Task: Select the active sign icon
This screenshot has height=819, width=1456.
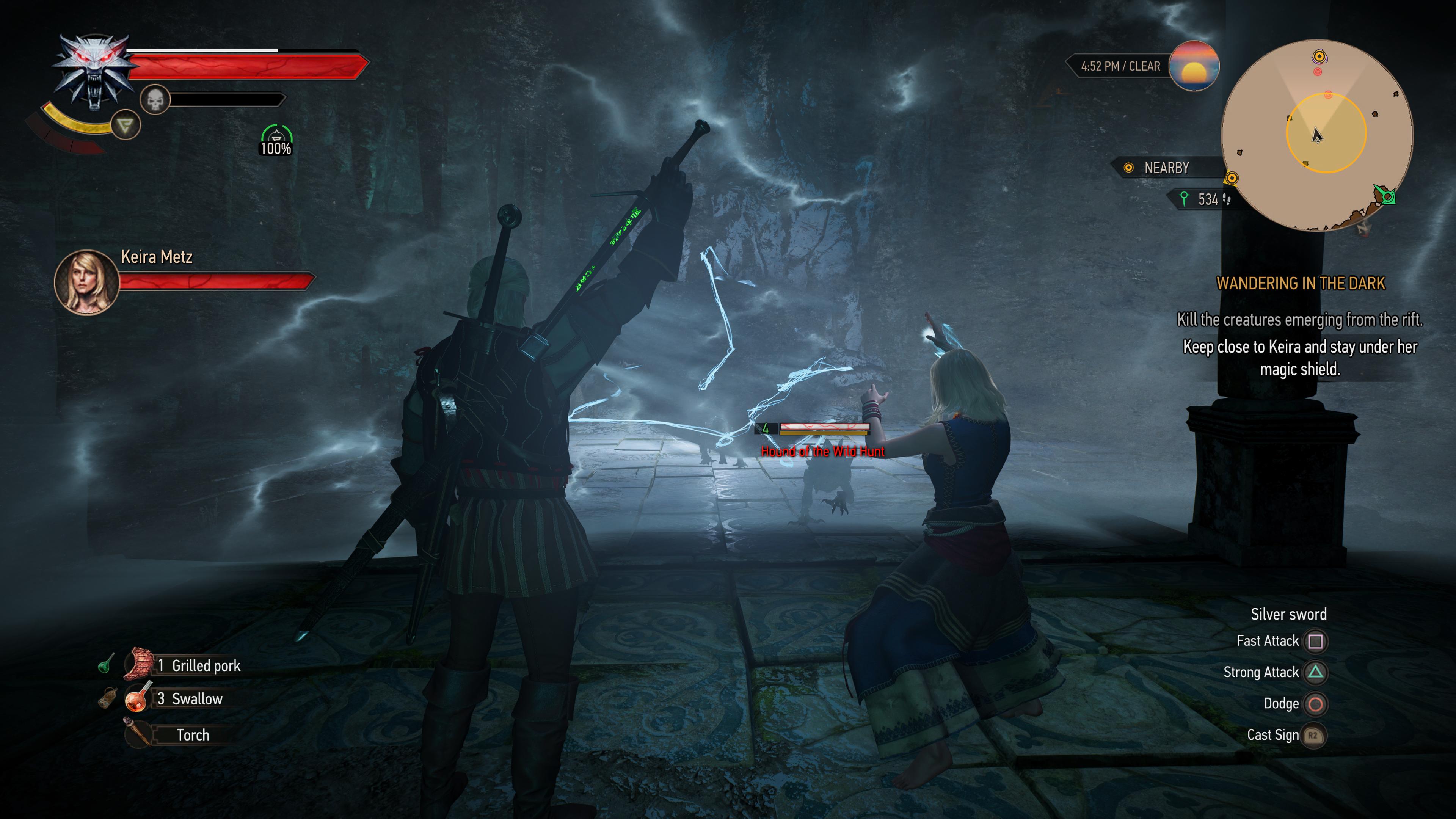Action: (x=125, y=125)
